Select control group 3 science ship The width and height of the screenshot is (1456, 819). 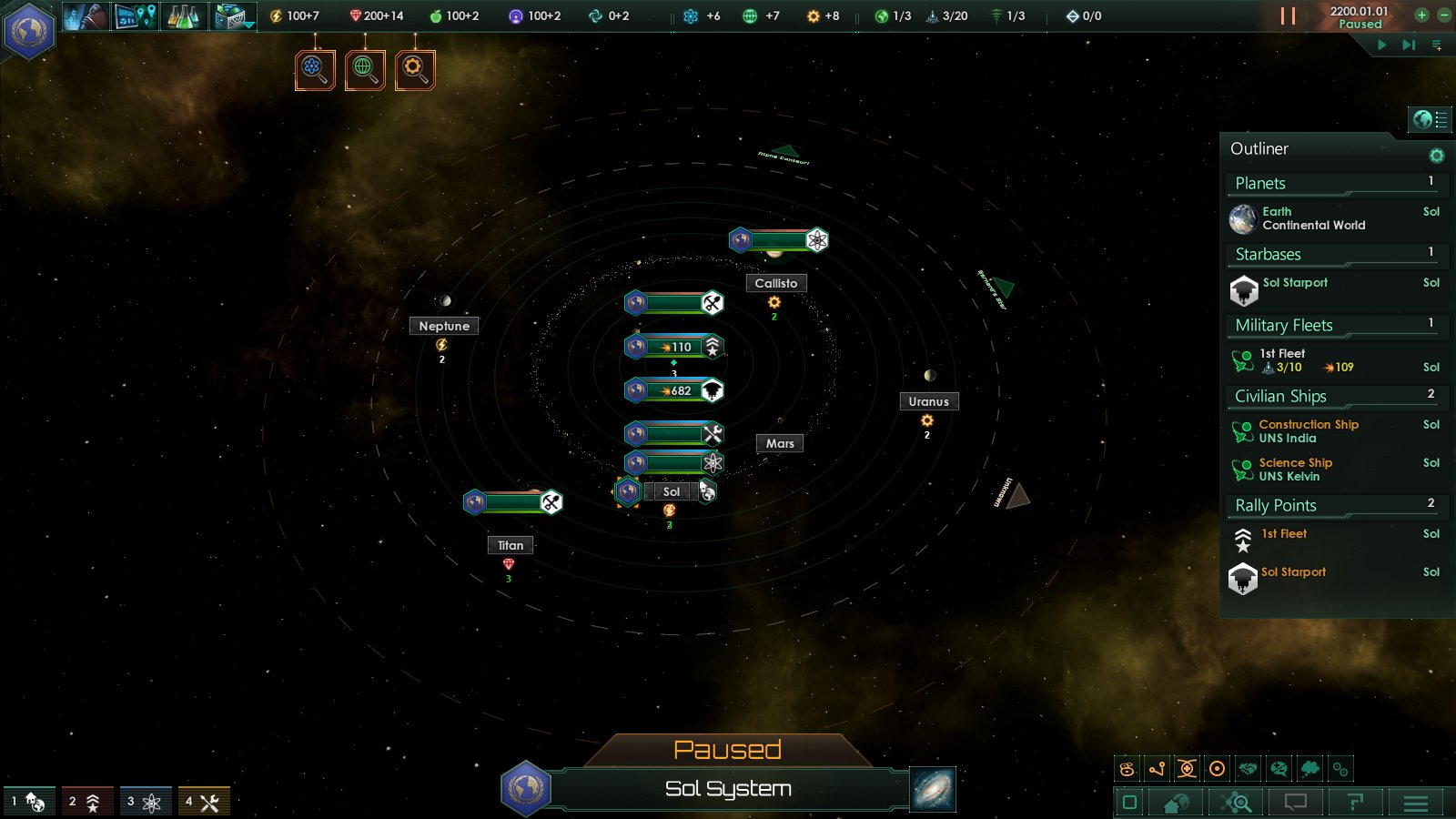pos(146,802)
